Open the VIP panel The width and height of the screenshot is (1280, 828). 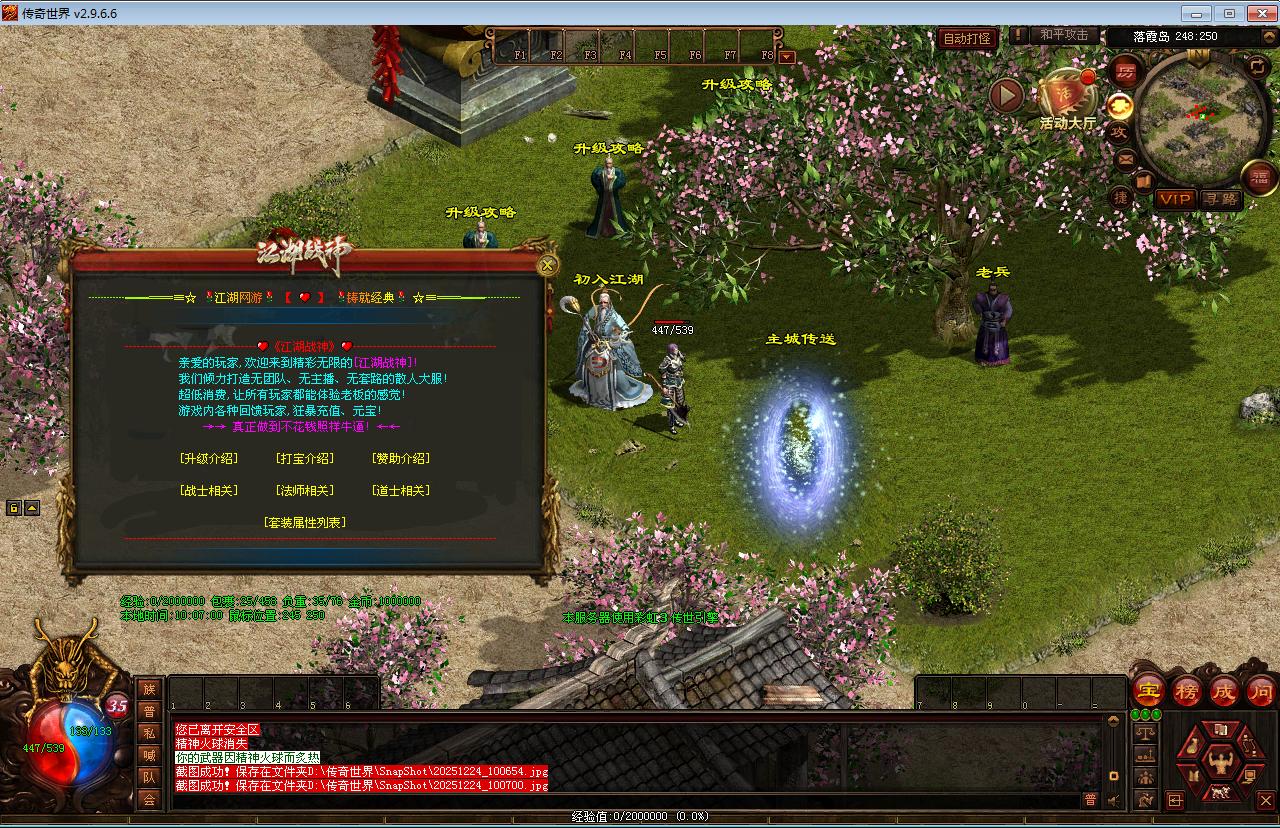tap(1175, 199)
